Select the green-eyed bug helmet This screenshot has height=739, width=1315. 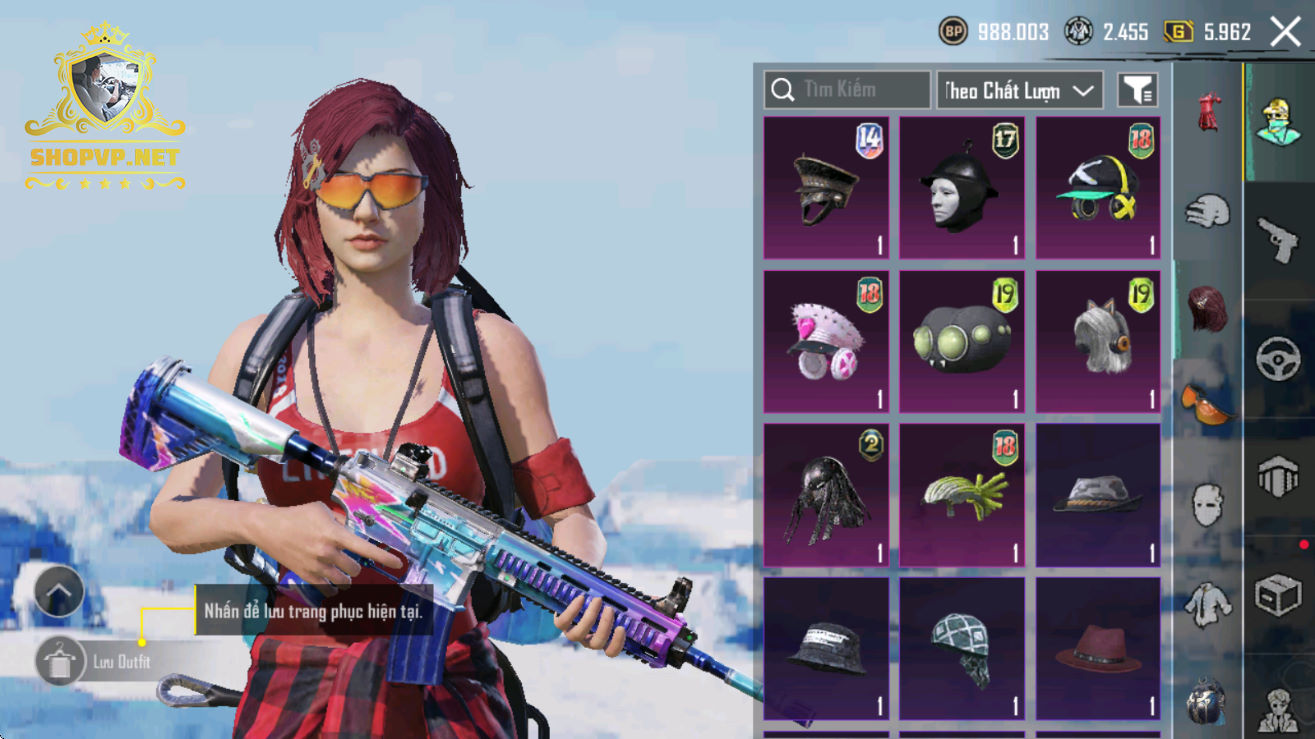pyautogui.click(x=962, y=341)
